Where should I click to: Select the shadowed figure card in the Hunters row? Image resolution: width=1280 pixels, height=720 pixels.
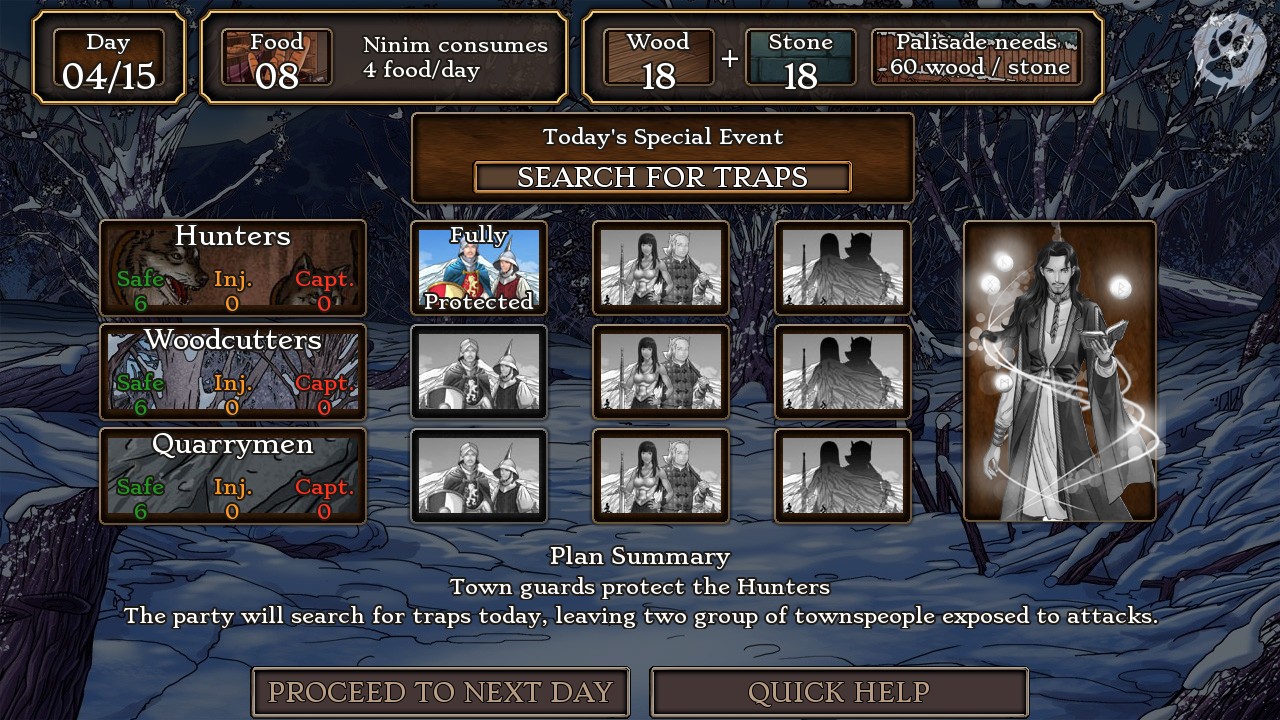pyautogui.click(x=842, y=268)
